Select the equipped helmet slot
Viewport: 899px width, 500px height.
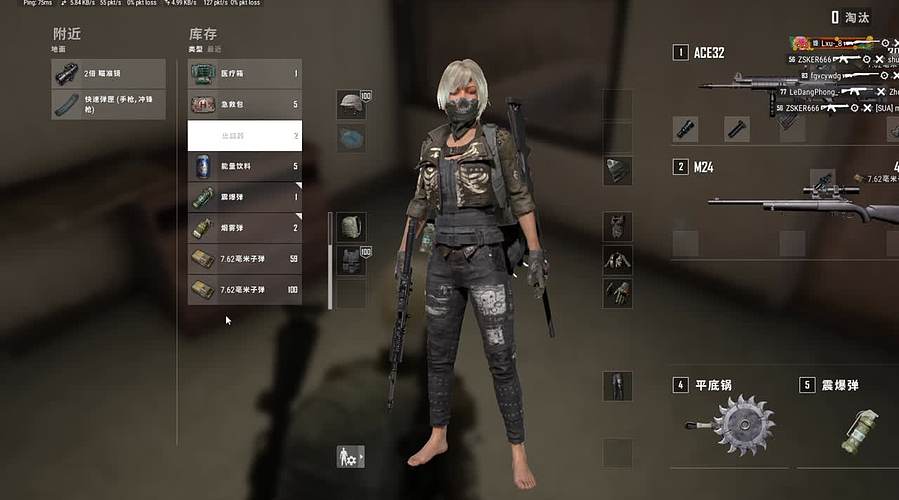(x=350, y=105)
